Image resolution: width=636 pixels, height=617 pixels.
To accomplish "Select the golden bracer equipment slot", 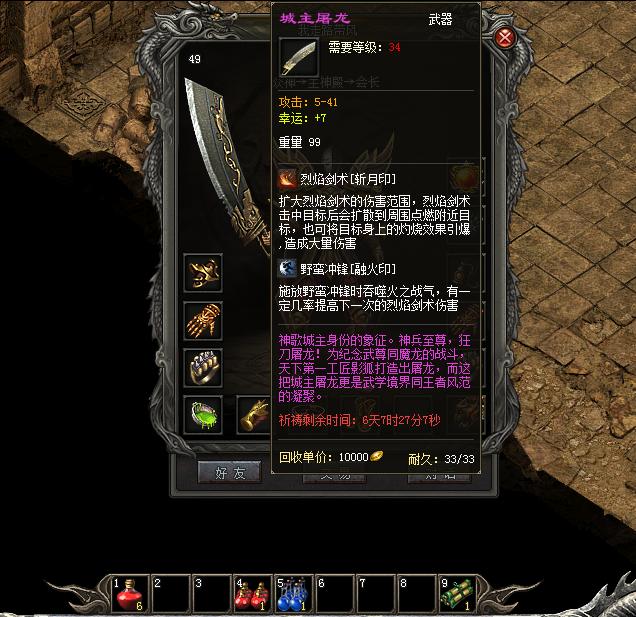I will coord(203,272).
